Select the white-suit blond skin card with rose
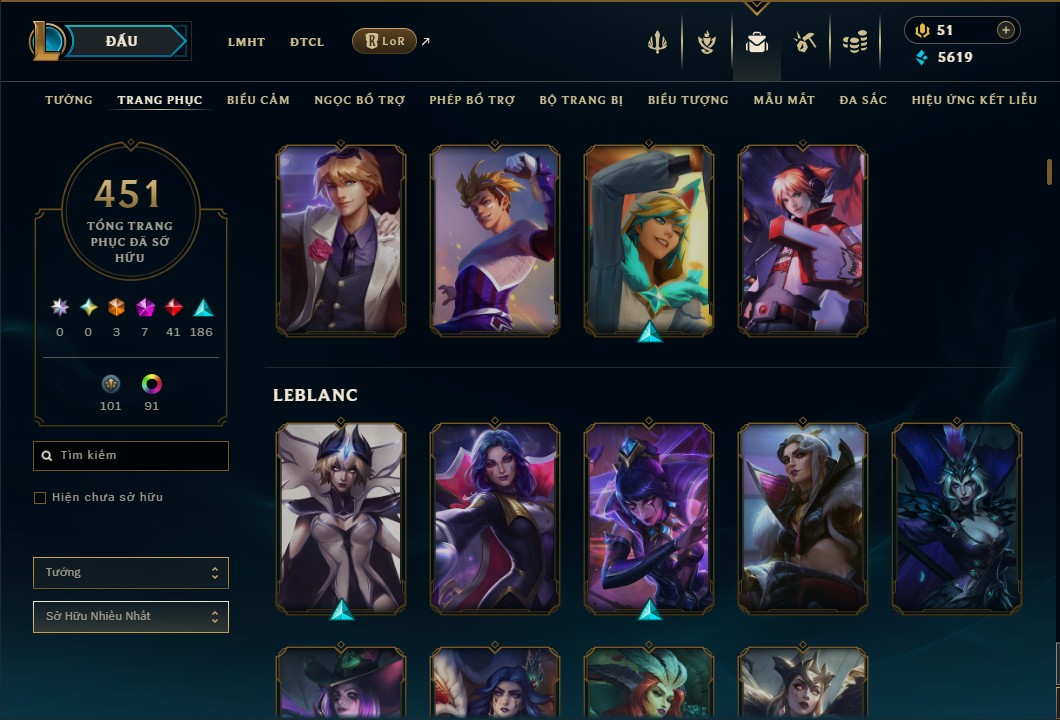1060x720 pixels. coord(341,240)
